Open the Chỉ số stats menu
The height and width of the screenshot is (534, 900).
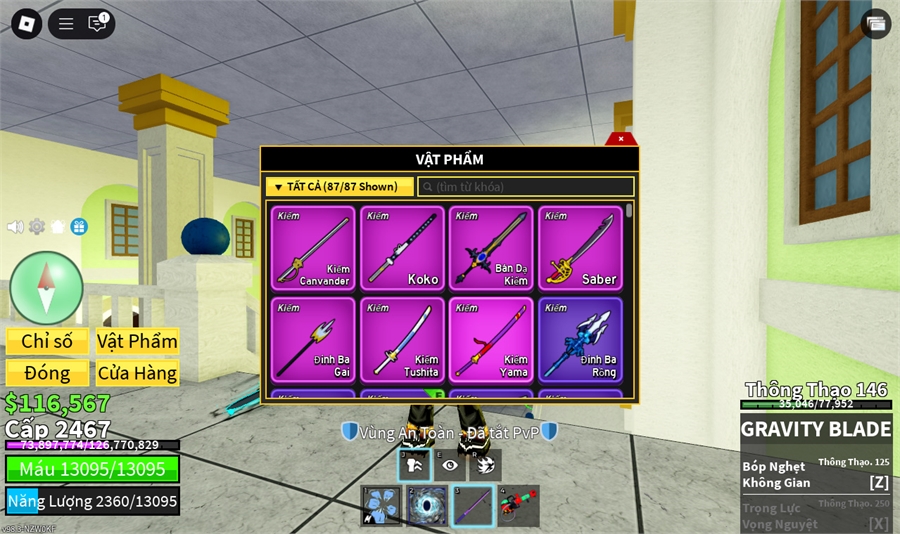(x=47, y=341)
